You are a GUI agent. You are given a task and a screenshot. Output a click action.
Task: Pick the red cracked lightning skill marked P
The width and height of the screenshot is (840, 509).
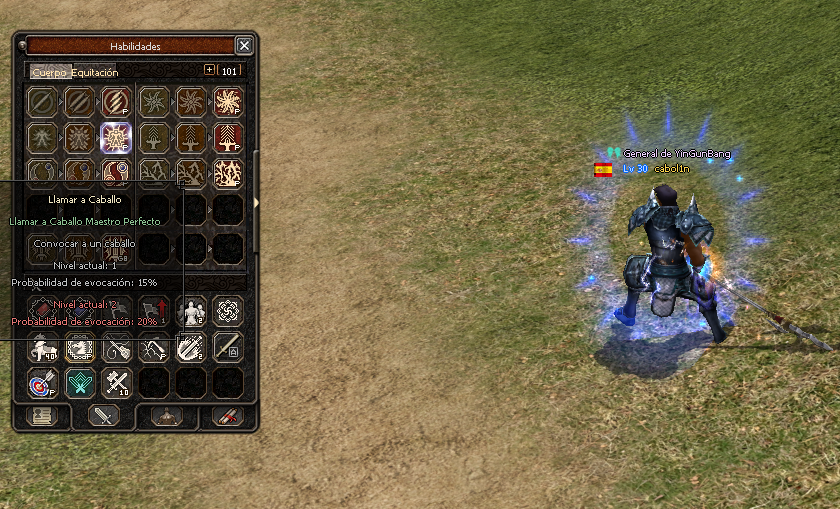[x=228, y=174]
